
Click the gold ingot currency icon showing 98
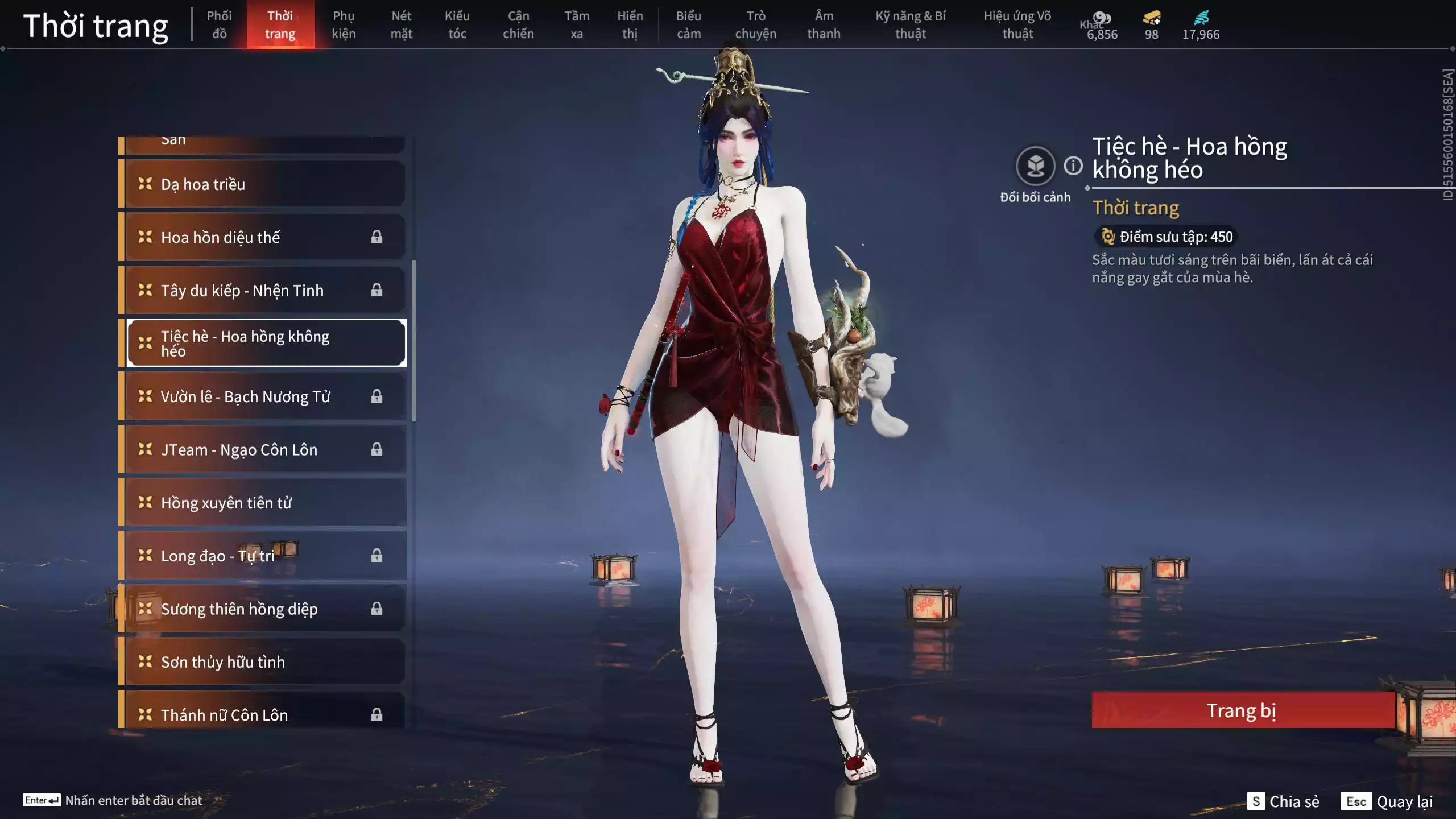click(1150, 17)
